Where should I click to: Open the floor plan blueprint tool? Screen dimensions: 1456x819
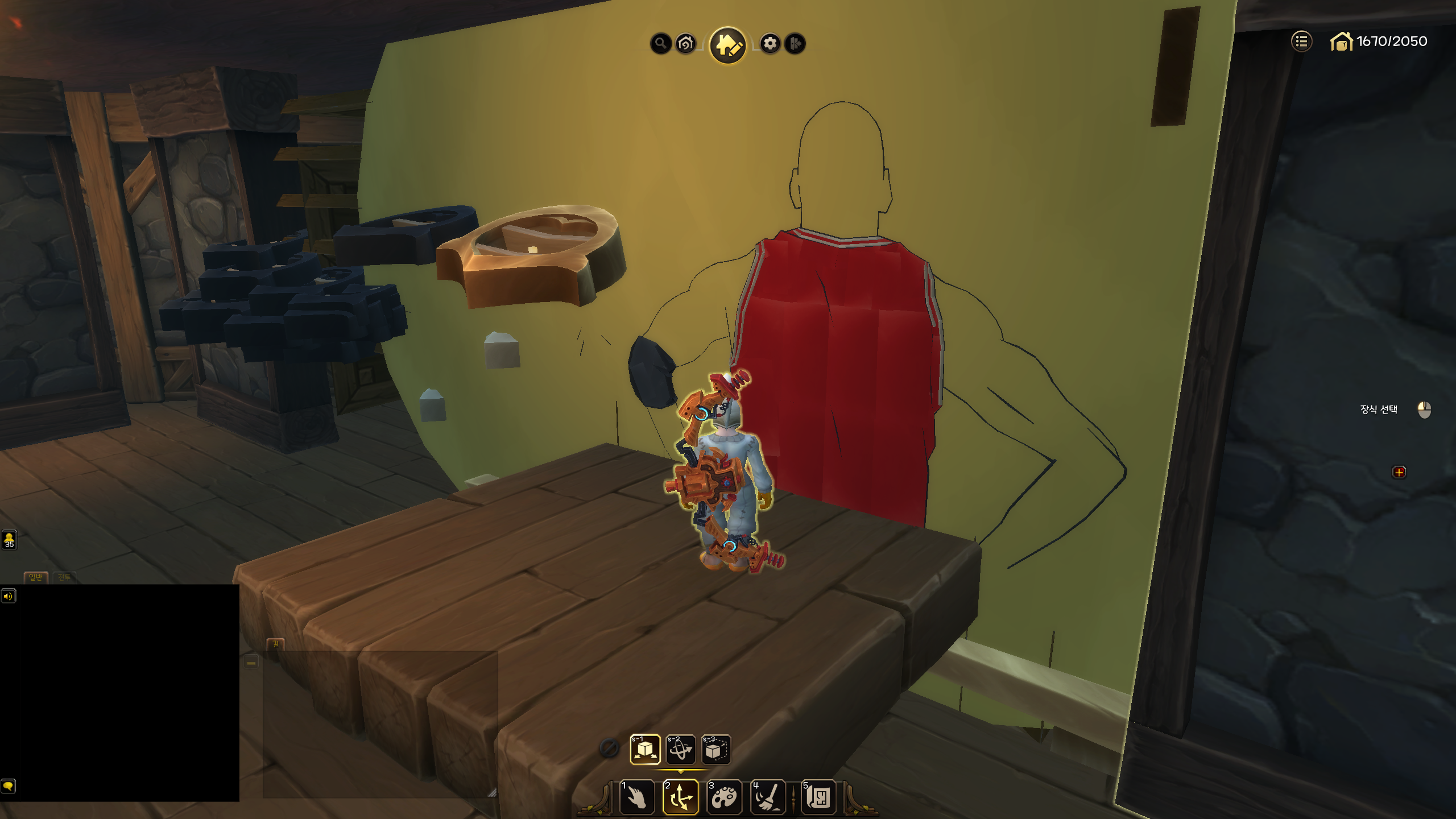[818, 797]
